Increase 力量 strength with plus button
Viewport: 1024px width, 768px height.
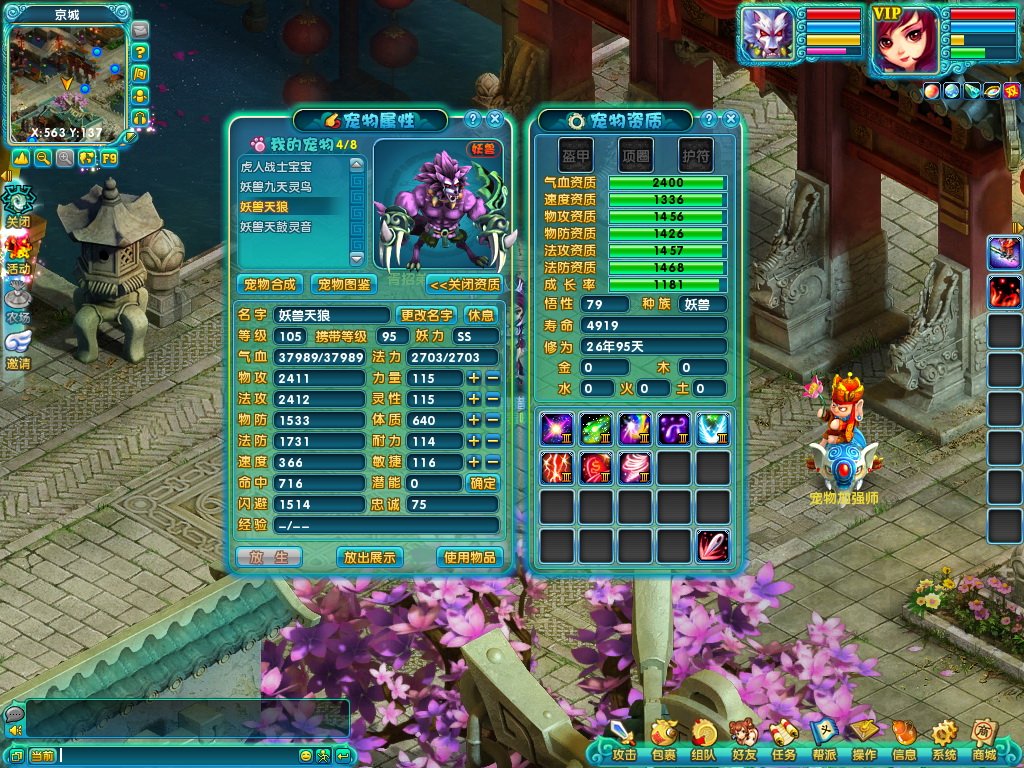tap(474, 378)
